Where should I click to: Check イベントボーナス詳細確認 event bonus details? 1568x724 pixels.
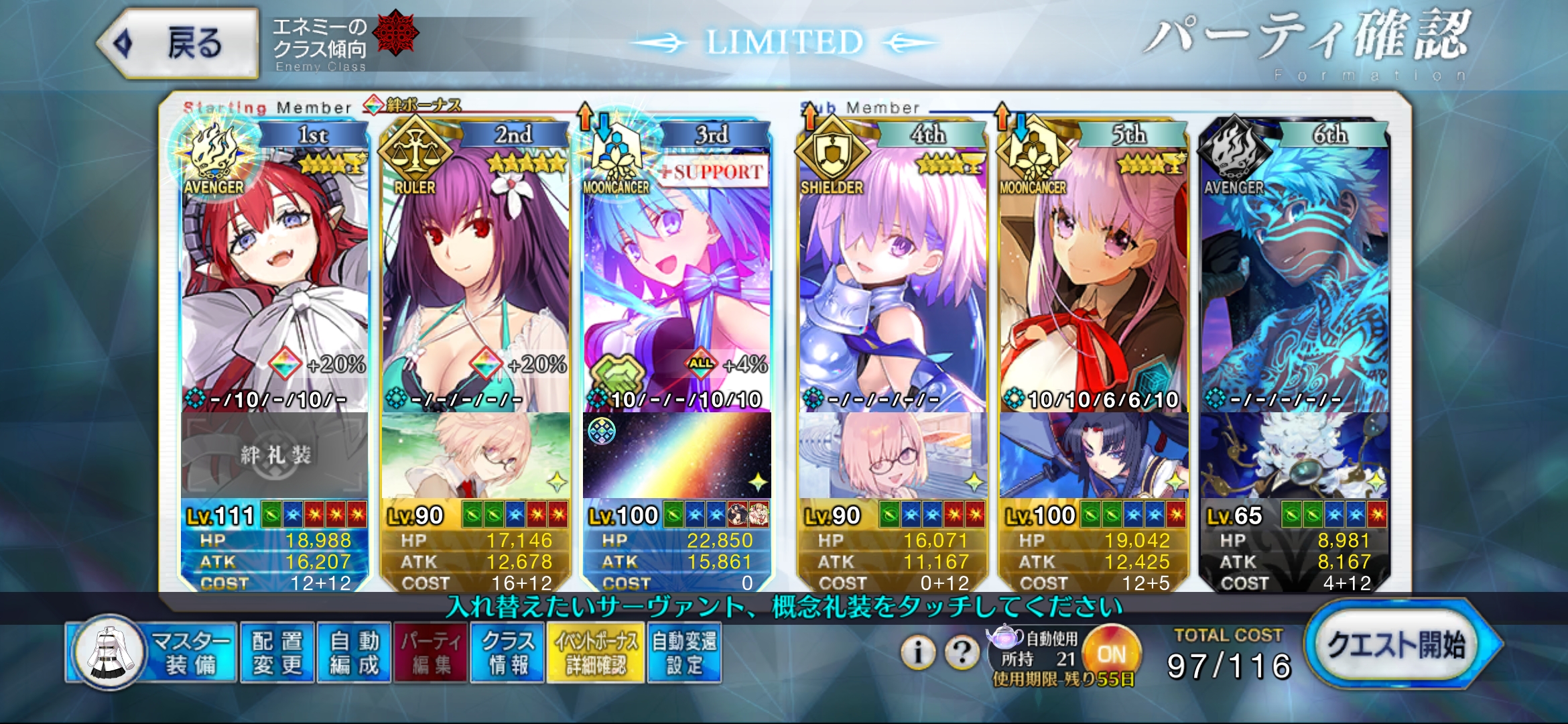[596, 653]
